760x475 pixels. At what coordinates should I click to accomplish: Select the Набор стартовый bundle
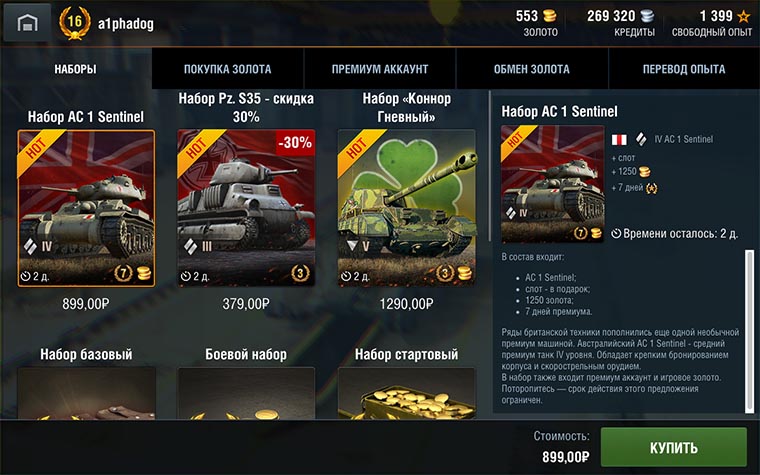tap(406, 392)
